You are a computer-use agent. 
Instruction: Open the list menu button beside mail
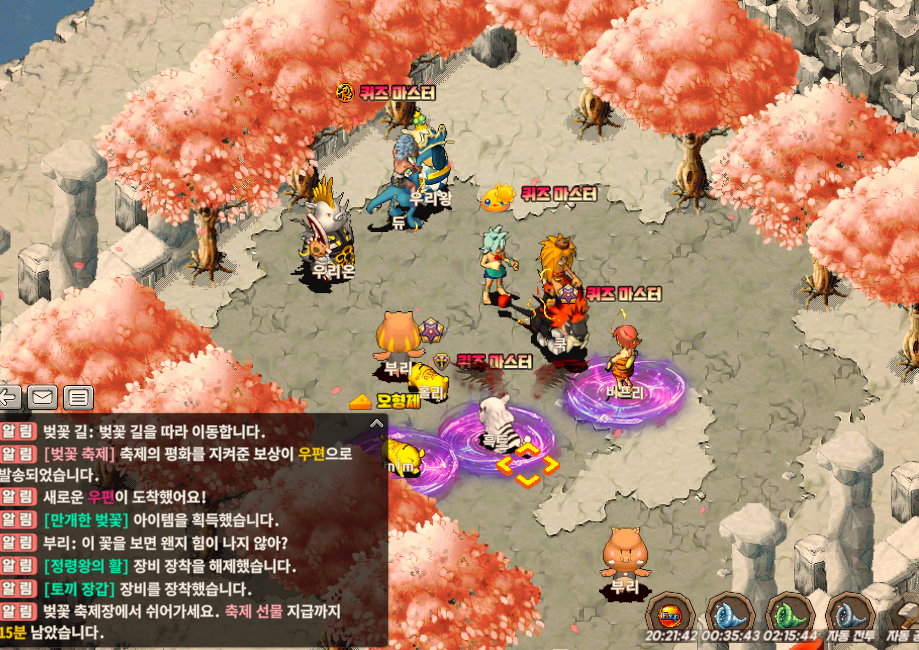point(79,397)
